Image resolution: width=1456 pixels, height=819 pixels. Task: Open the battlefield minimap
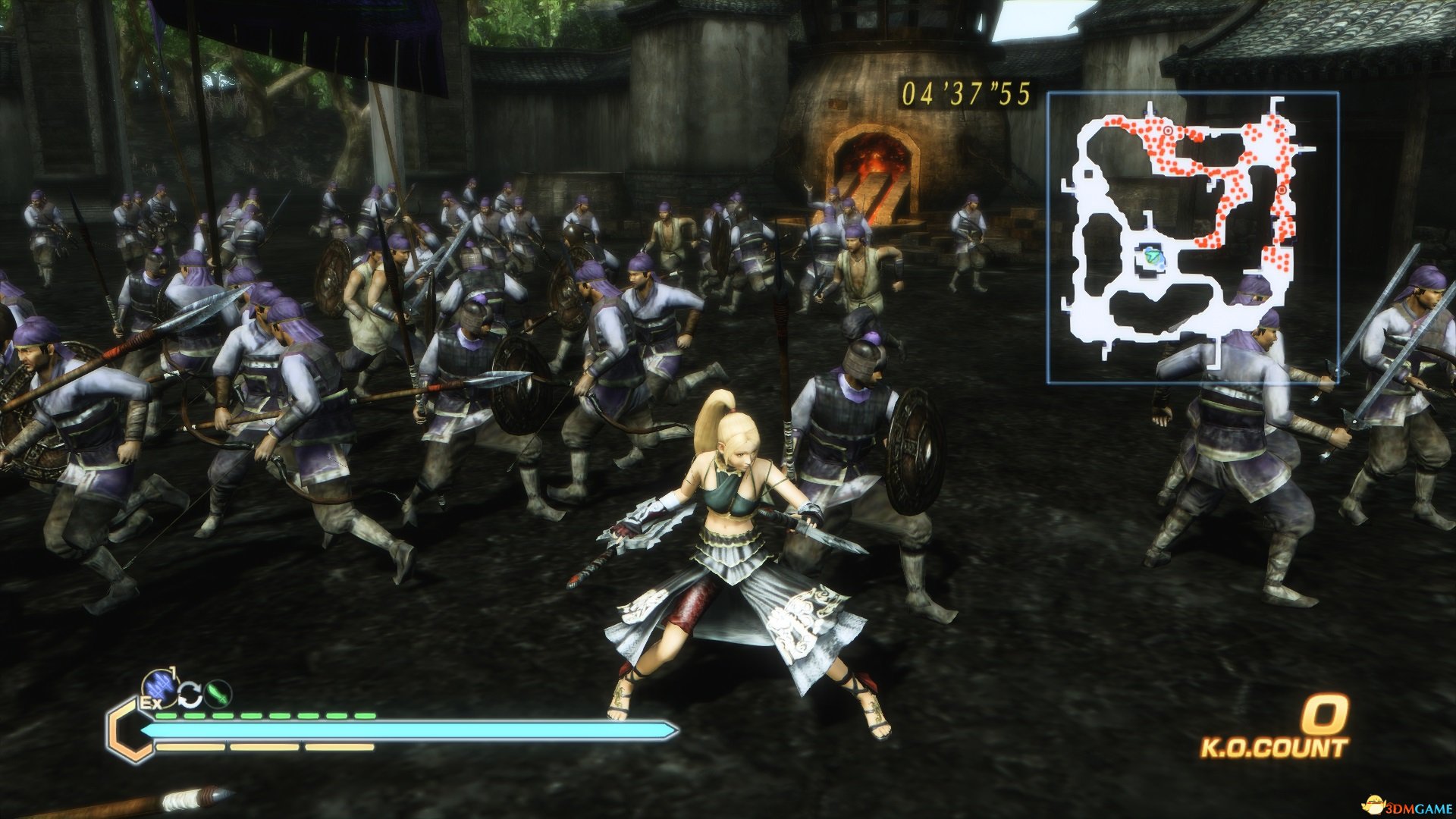coord(1192,237)
